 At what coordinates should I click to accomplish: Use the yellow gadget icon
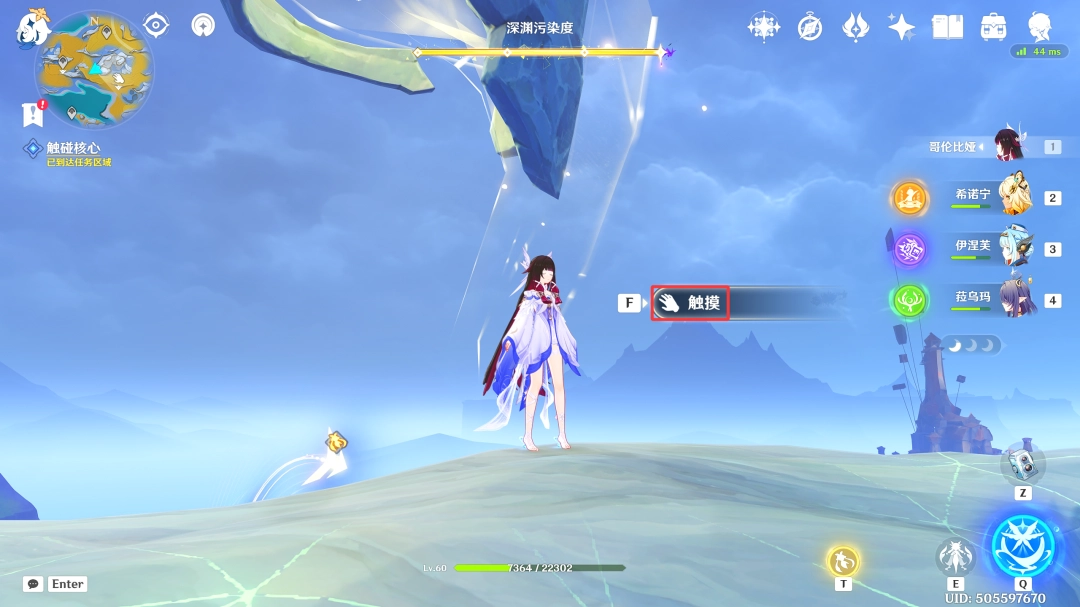(x=843, y=561)
